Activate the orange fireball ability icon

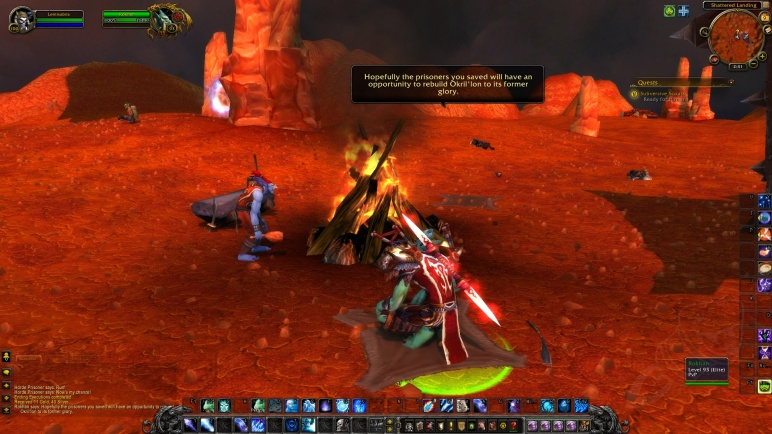(x=428, y=406)
